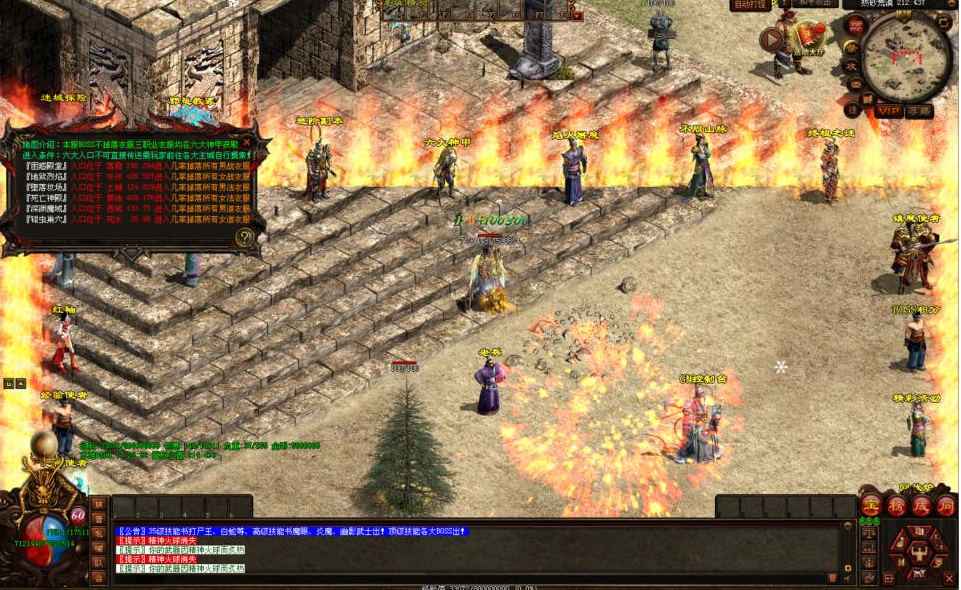
Task: Click the round play arrow button
Action: [x=771, y=40]
